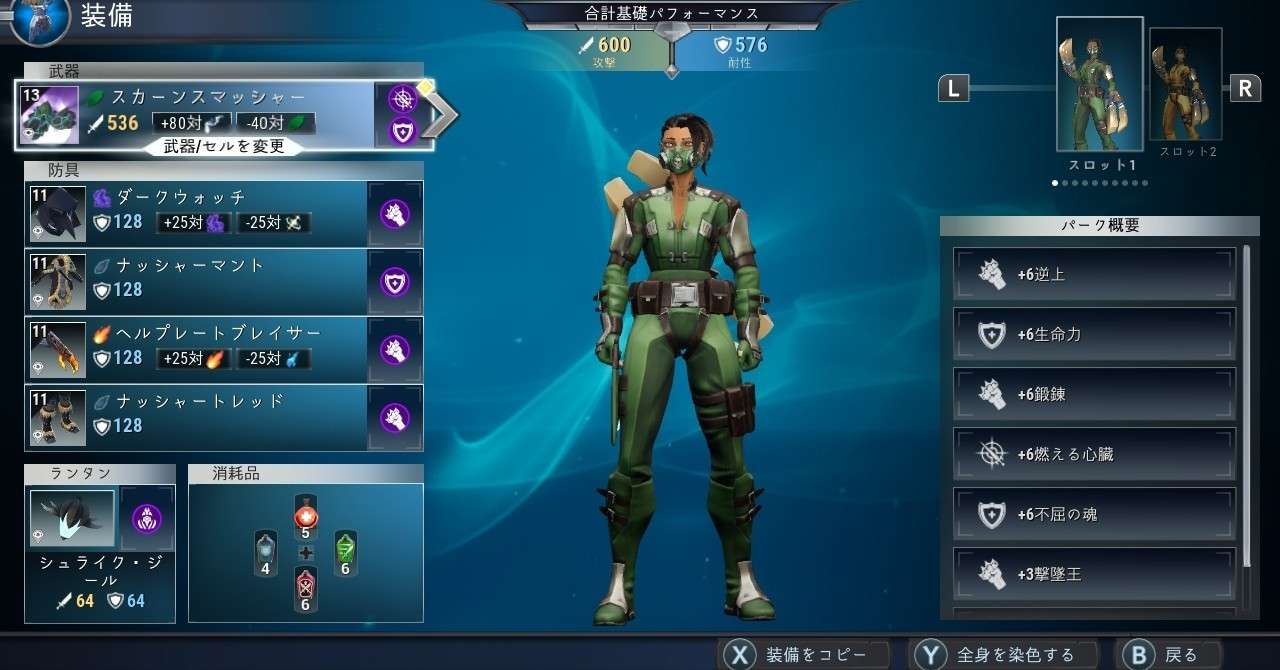The width and height of the screenshot is (1280, 670).
Task: Select the シュライク・ジール lantern slot
Action: click(x=73, y=519)
